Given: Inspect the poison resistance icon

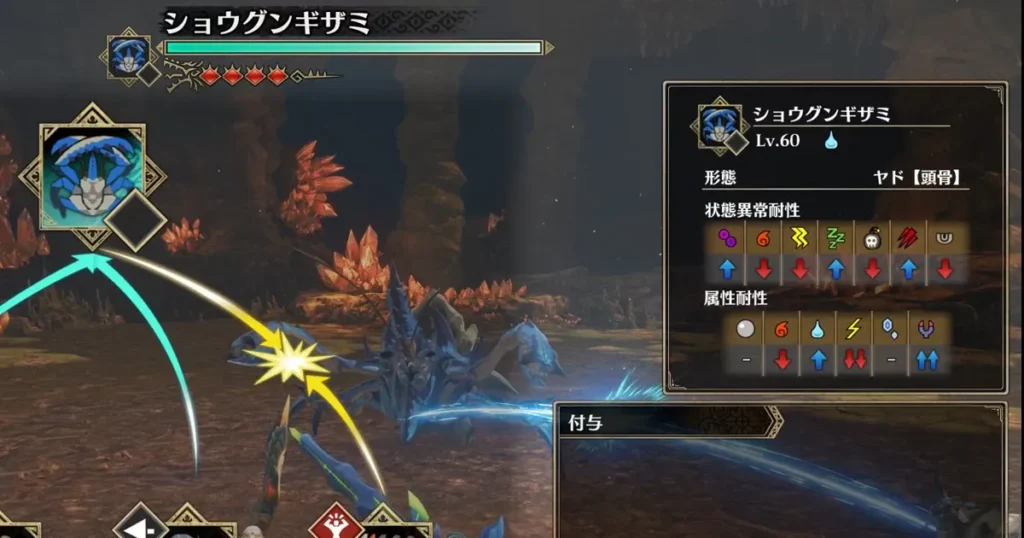Looking at the screenshot, I should point(727,238).
